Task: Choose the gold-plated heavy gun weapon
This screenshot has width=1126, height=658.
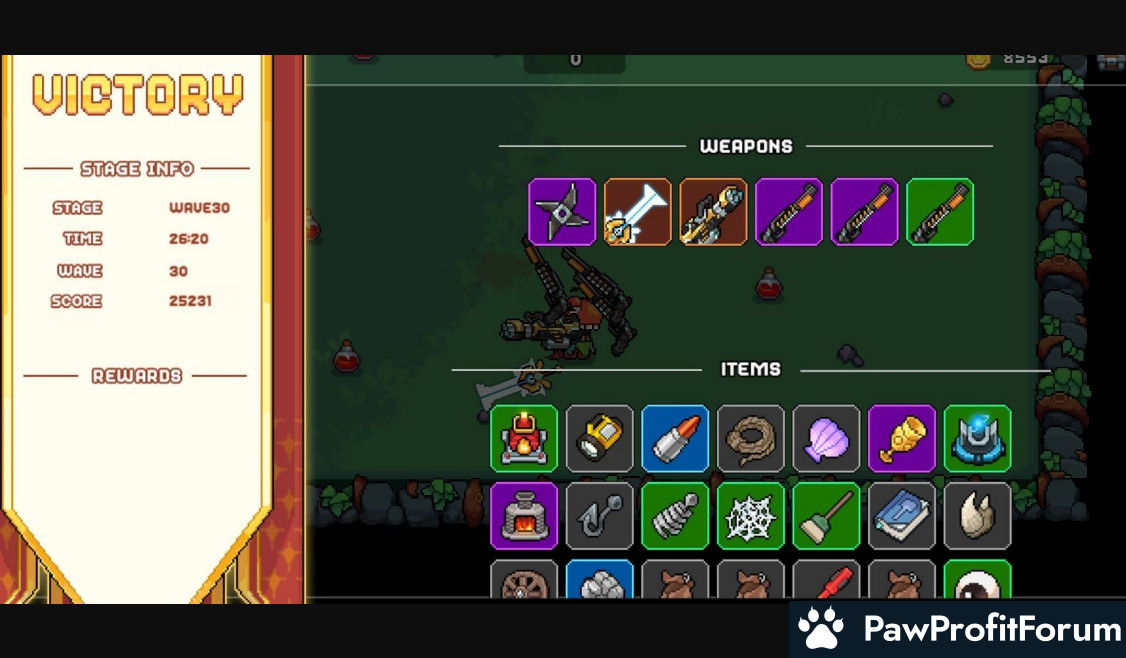Action: pyautogui.click(x=713, y=212)
